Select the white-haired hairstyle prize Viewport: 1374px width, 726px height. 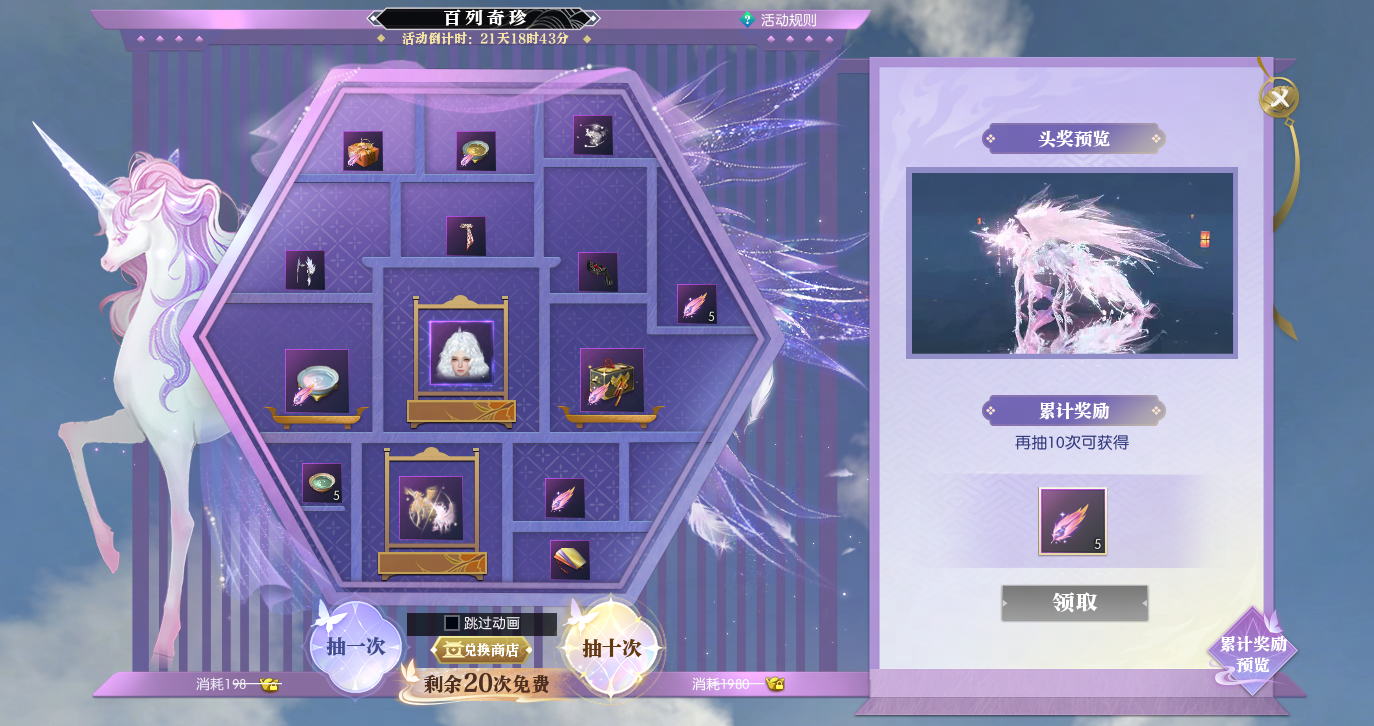(461, 353)
